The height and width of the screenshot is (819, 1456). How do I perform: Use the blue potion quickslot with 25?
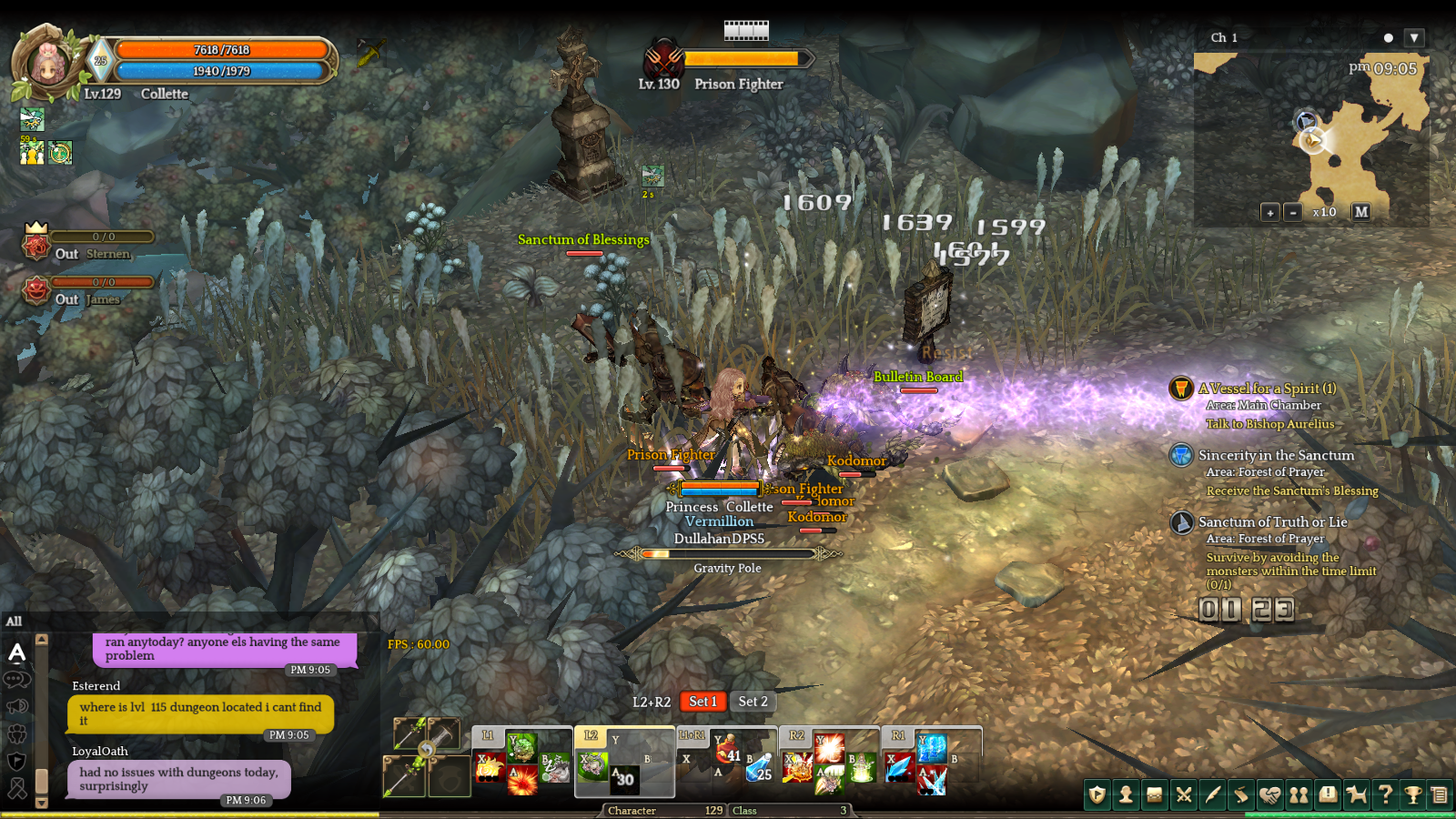(x=759, y=769)
